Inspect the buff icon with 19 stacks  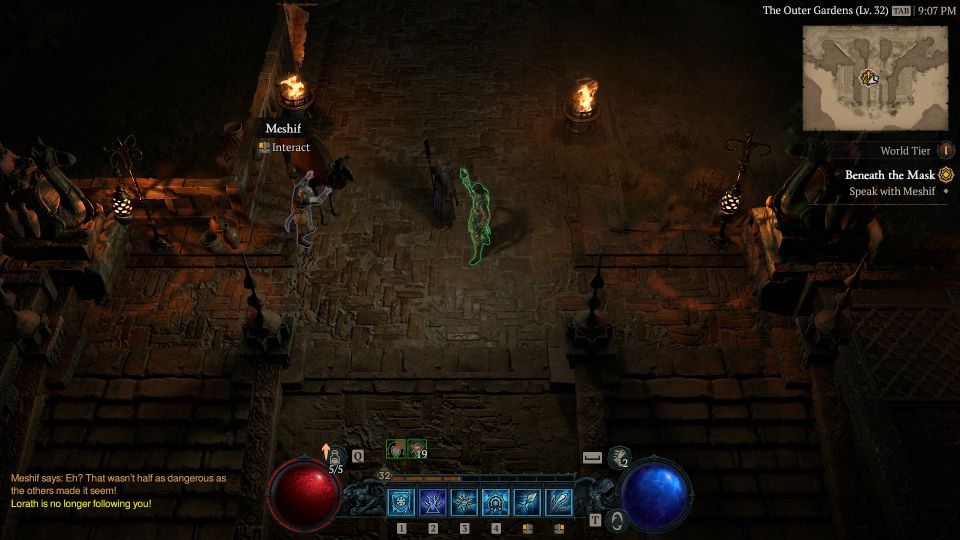click(x=417, y=450)
